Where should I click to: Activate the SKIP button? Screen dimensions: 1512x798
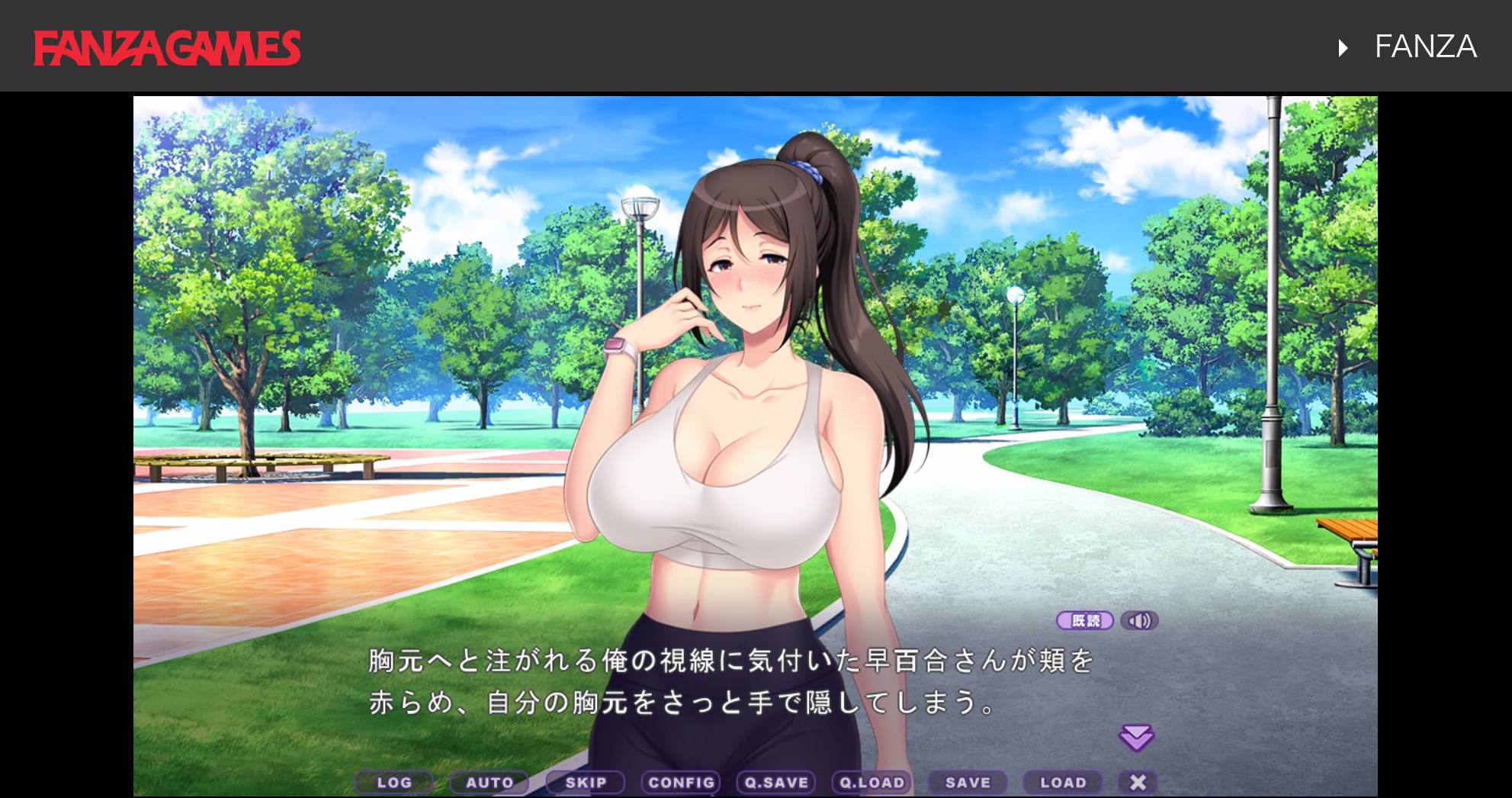click(586, 782)
